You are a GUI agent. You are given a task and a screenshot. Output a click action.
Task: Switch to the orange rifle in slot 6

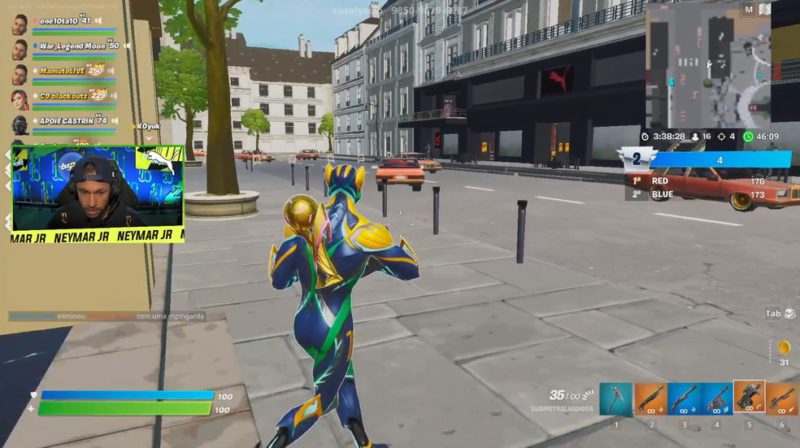tap(782, 398)
